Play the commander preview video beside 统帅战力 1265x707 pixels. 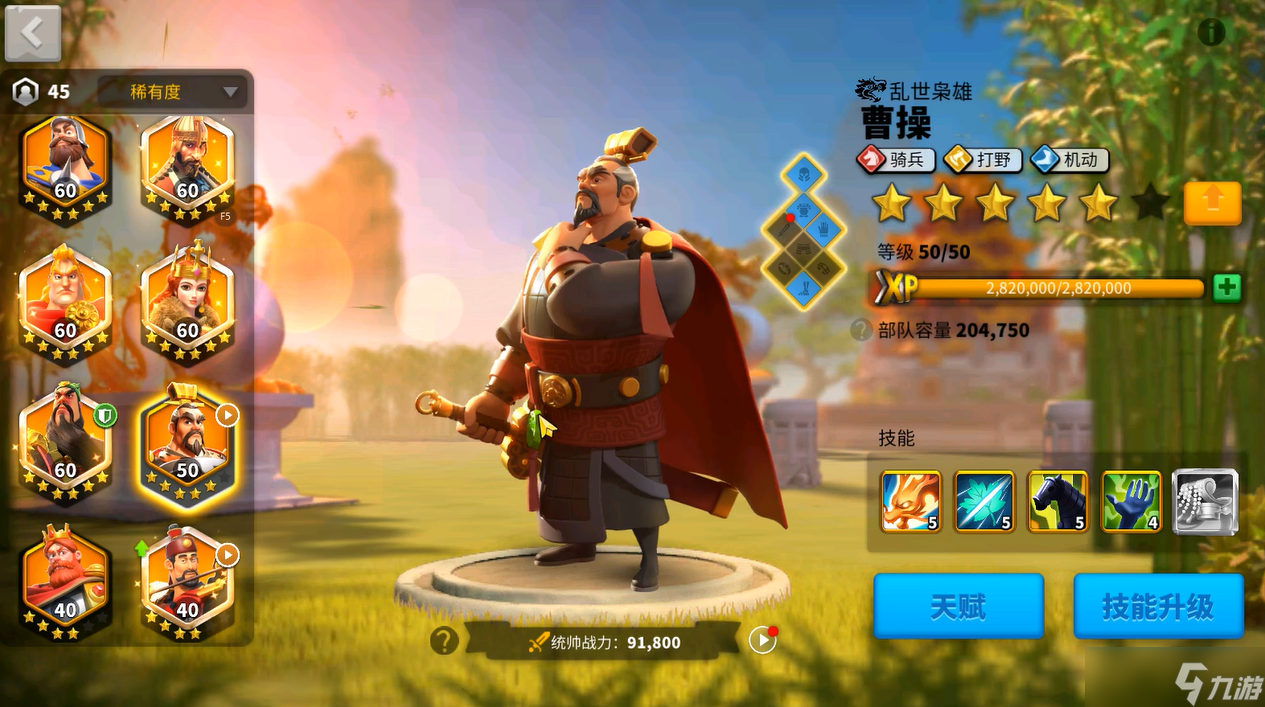(762, 640)
